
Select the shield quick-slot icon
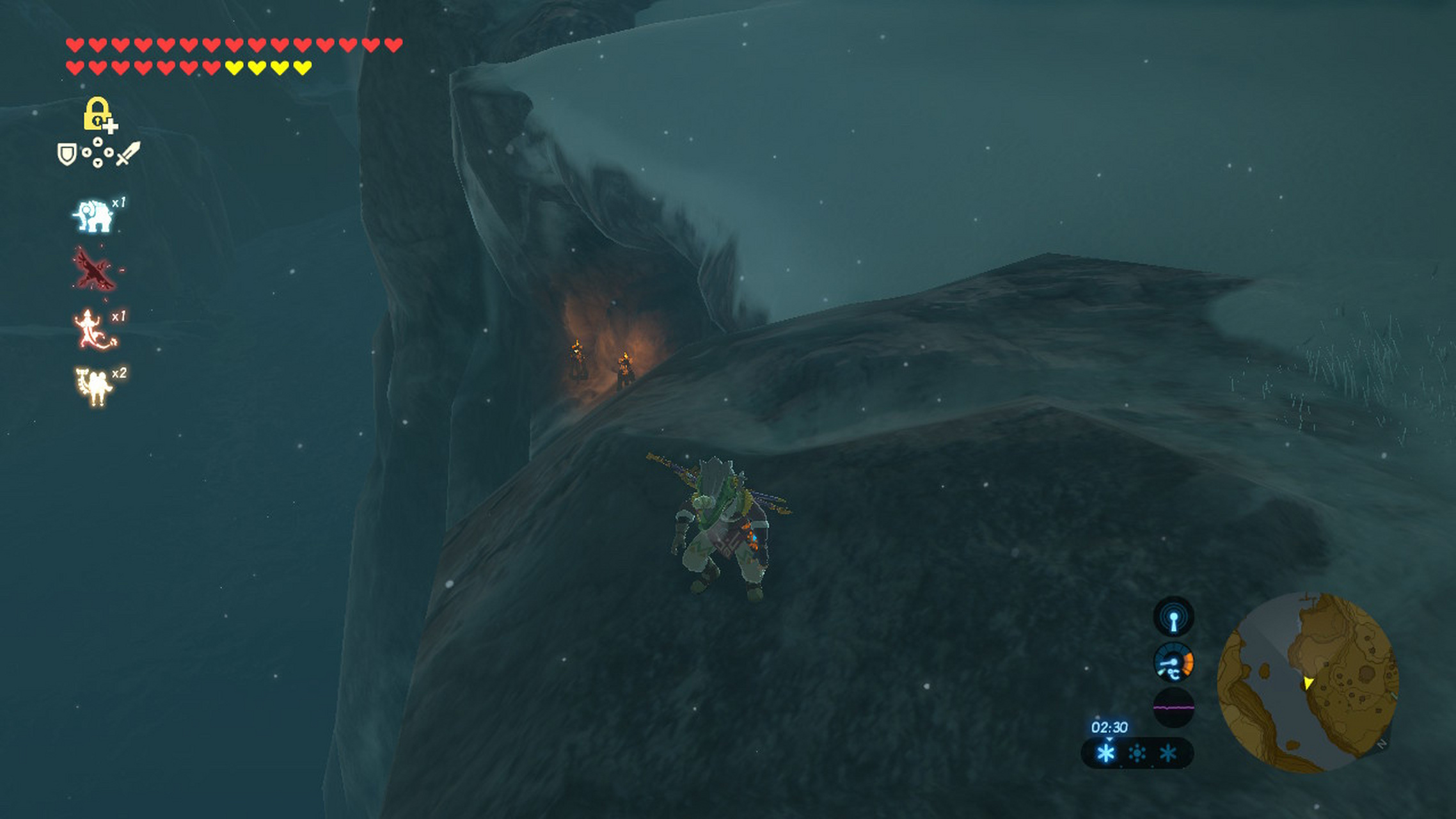[67, 154]
